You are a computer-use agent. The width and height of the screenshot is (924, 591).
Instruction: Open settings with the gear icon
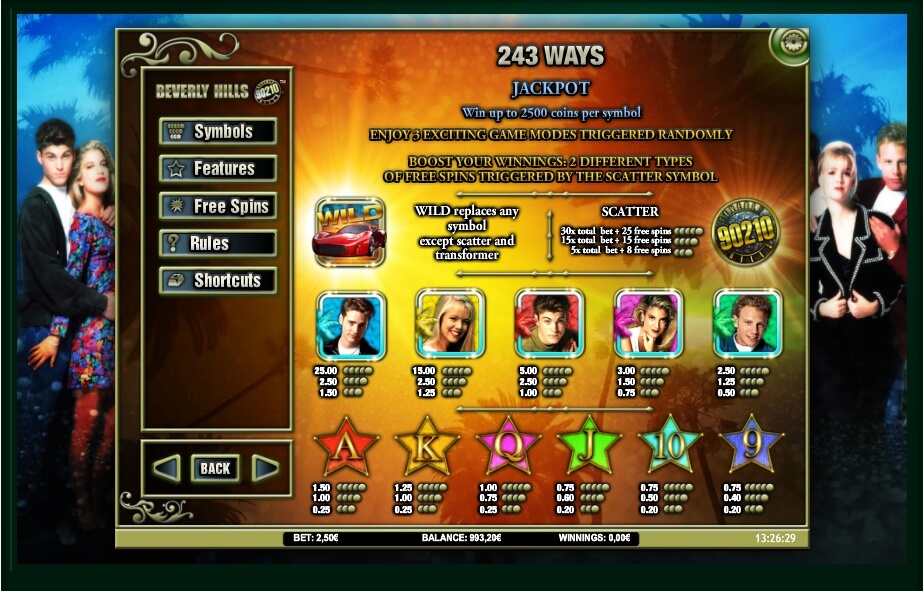tap(788, 45)
